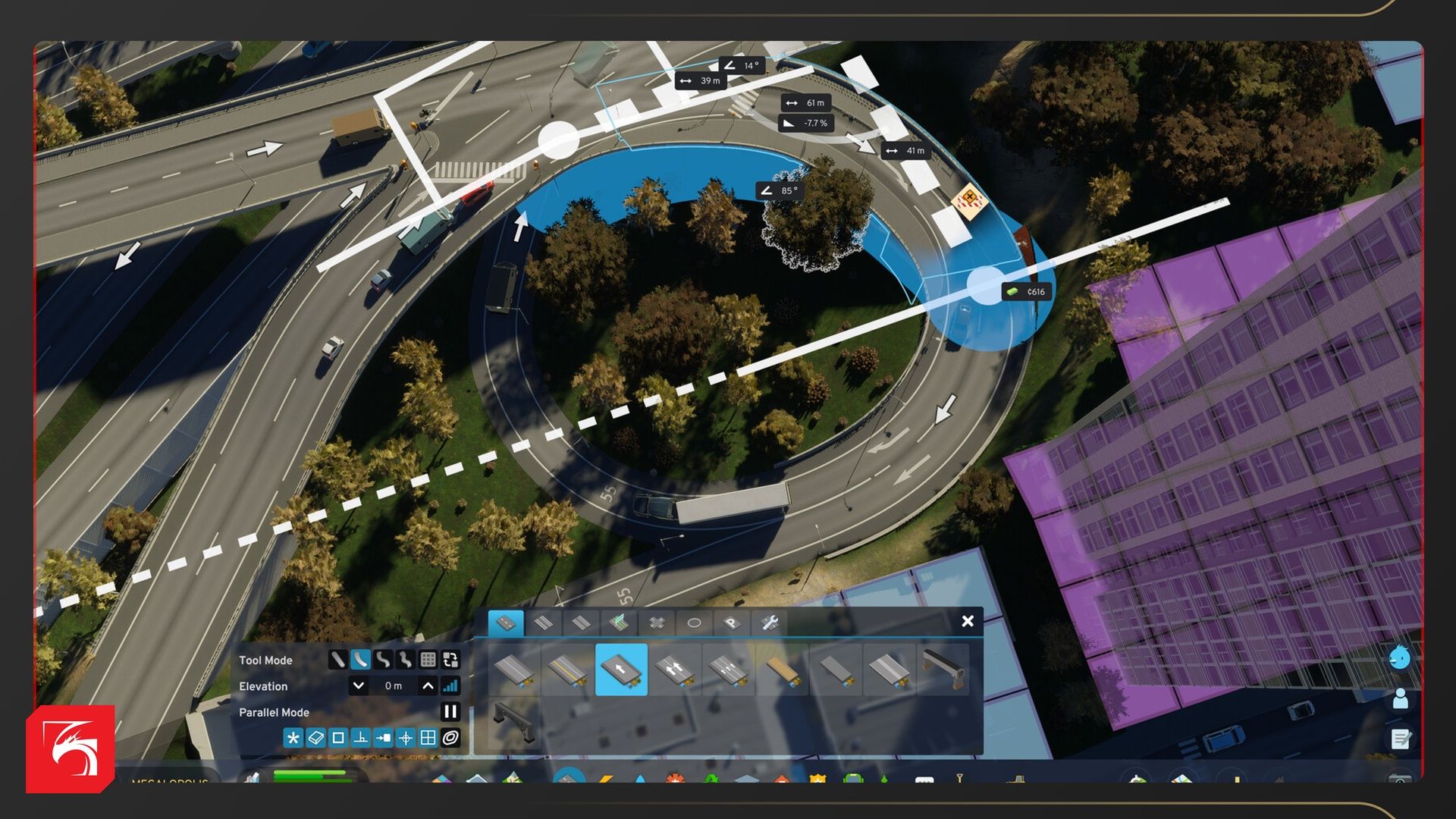The image size is (1456, 819).
Task: Open the roundabouts tab with oval icon
Action: (x=694, y=623)
